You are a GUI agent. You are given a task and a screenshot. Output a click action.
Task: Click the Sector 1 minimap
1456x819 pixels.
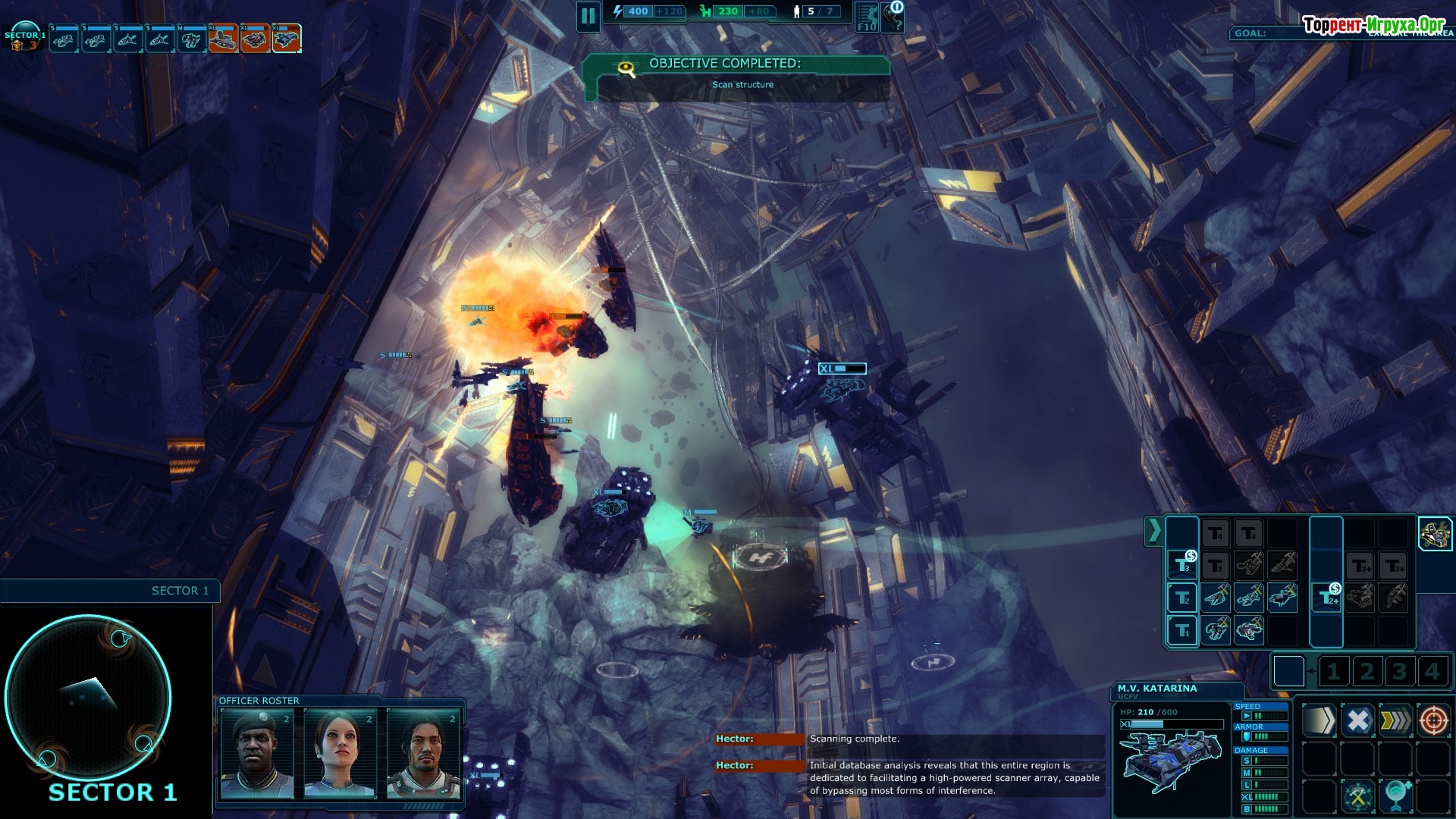tap(88, 698)
